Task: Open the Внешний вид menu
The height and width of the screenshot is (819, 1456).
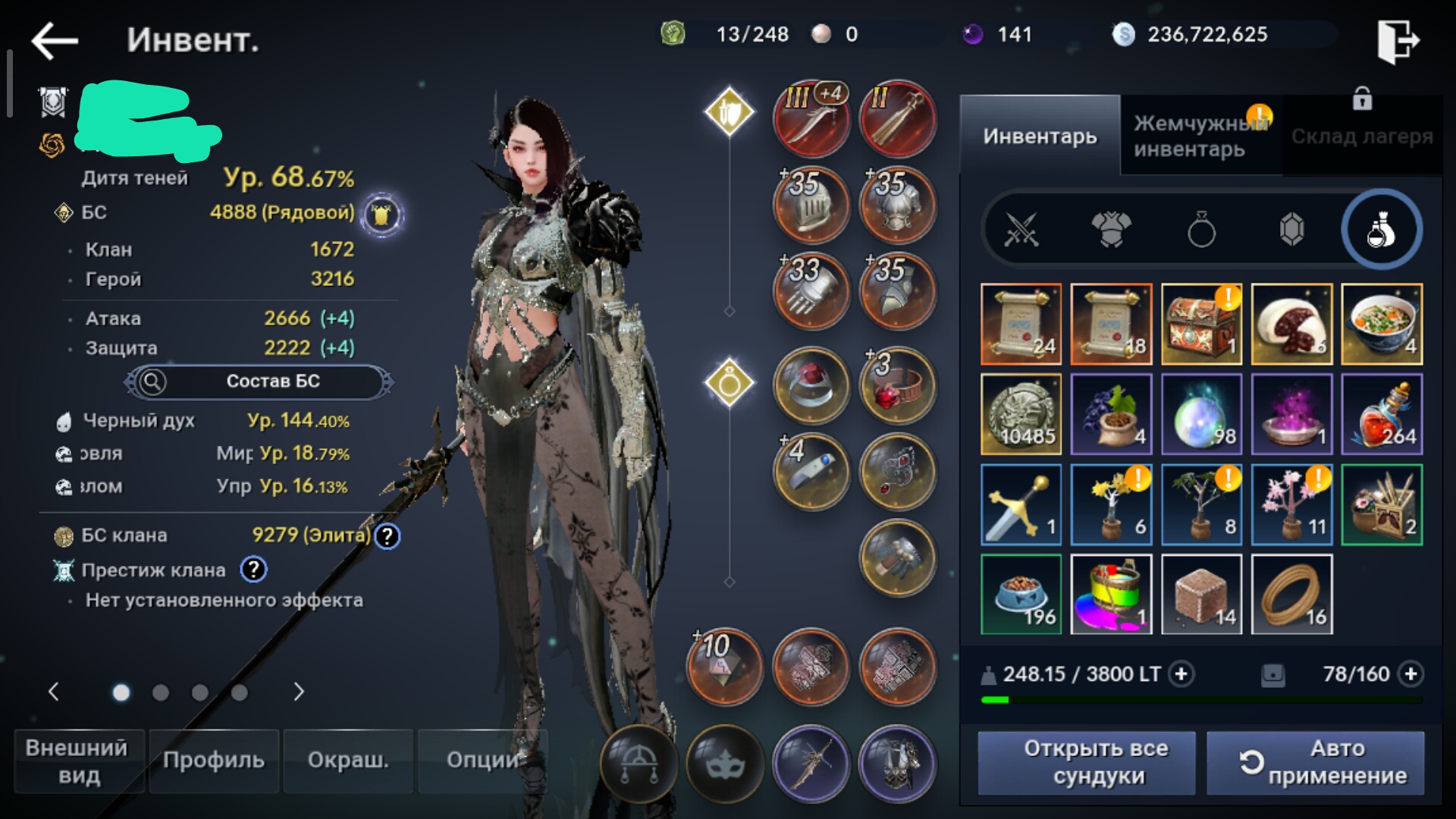Action: click(x=79, y=761)
